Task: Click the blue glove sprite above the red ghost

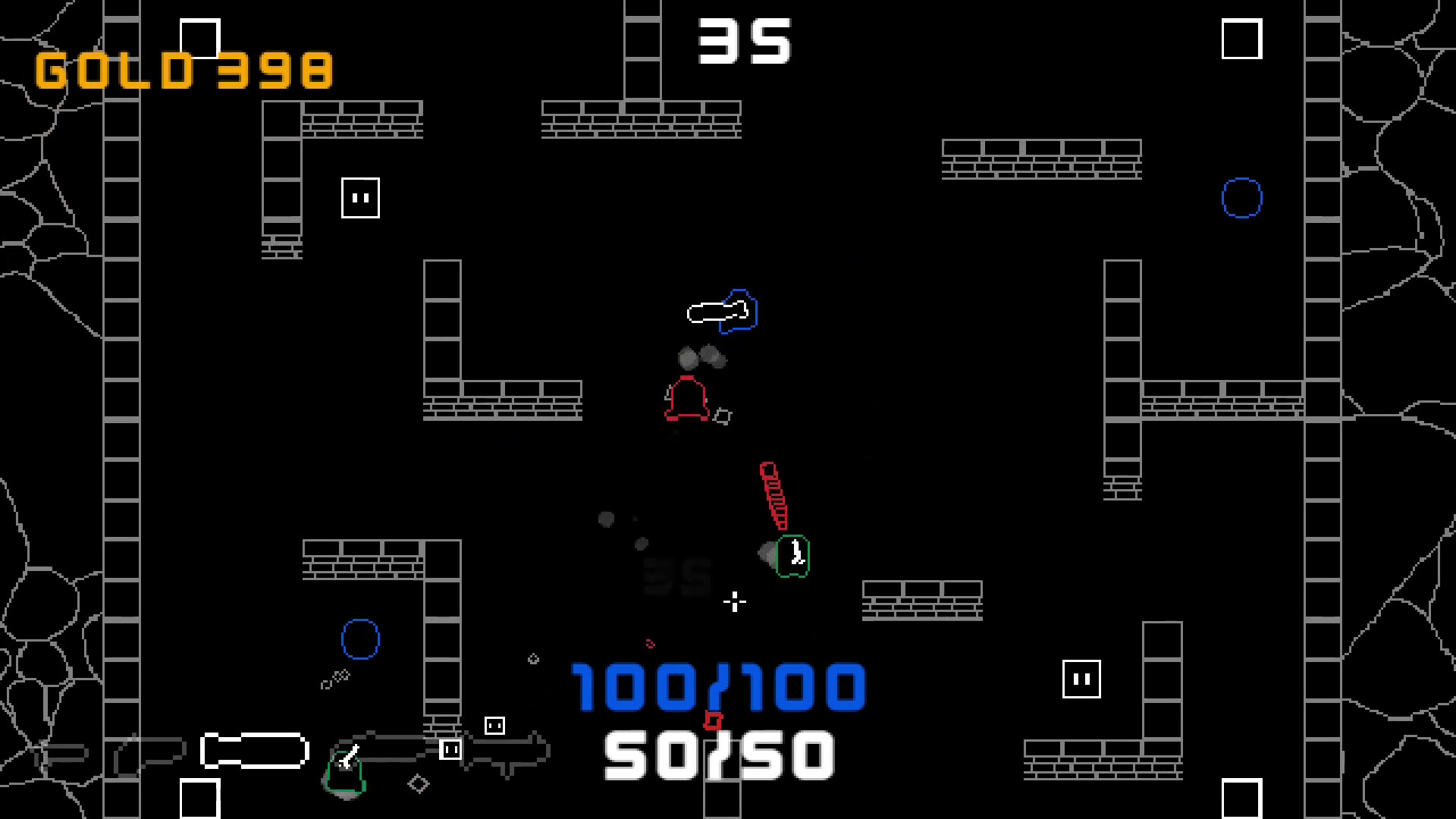Action: point(720,312)
